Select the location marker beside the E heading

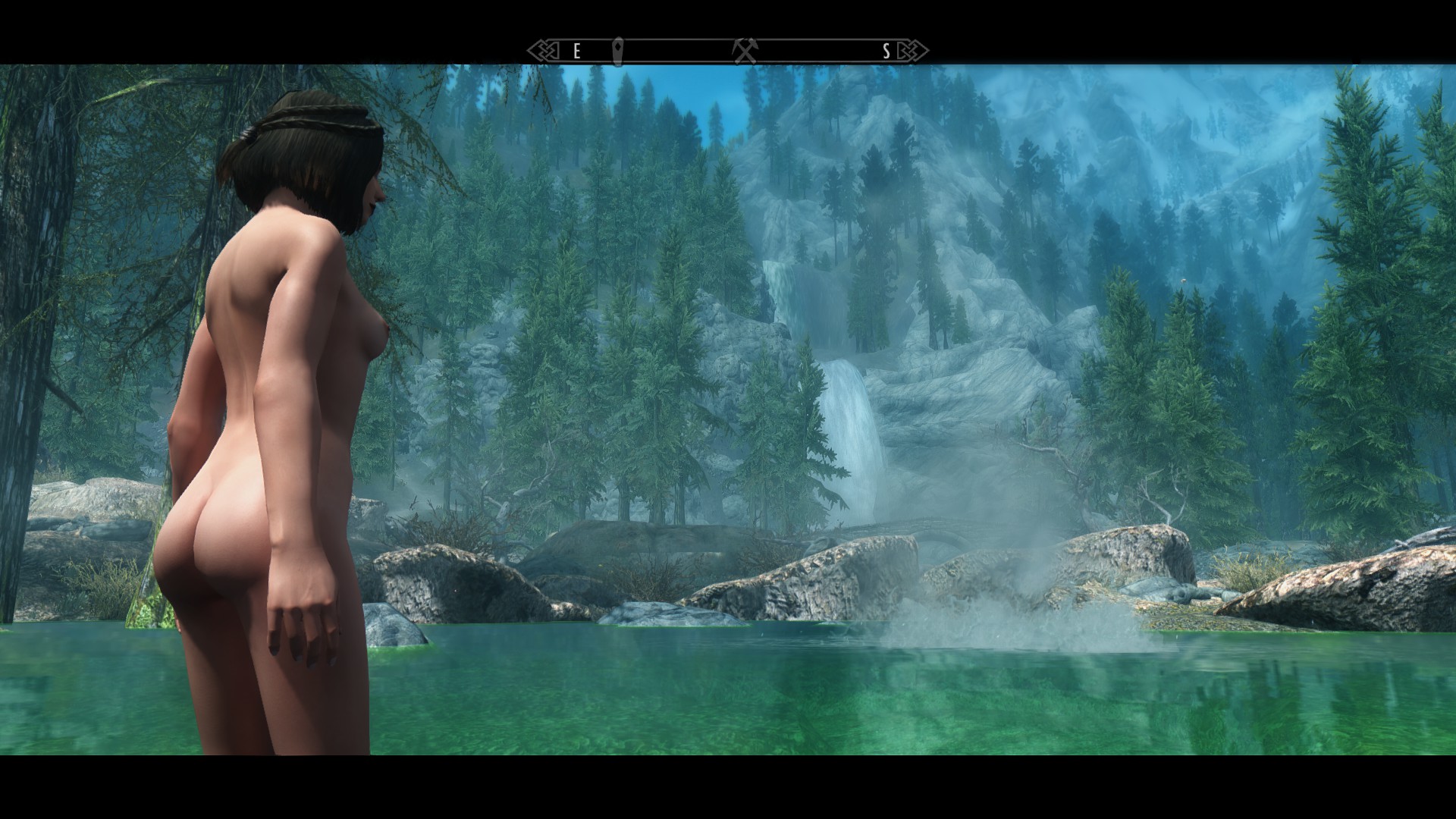[x=618, y=51]
